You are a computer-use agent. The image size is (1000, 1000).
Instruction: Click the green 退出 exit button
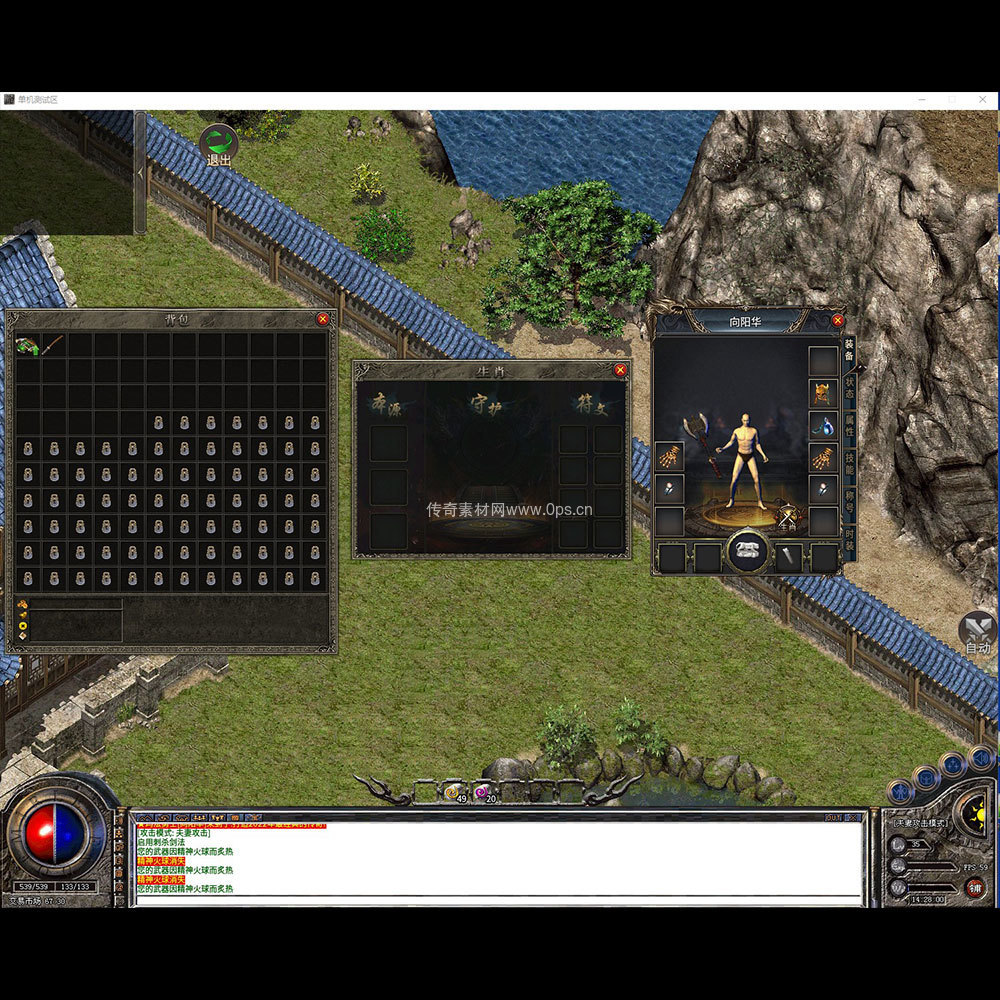pos(218,144)
